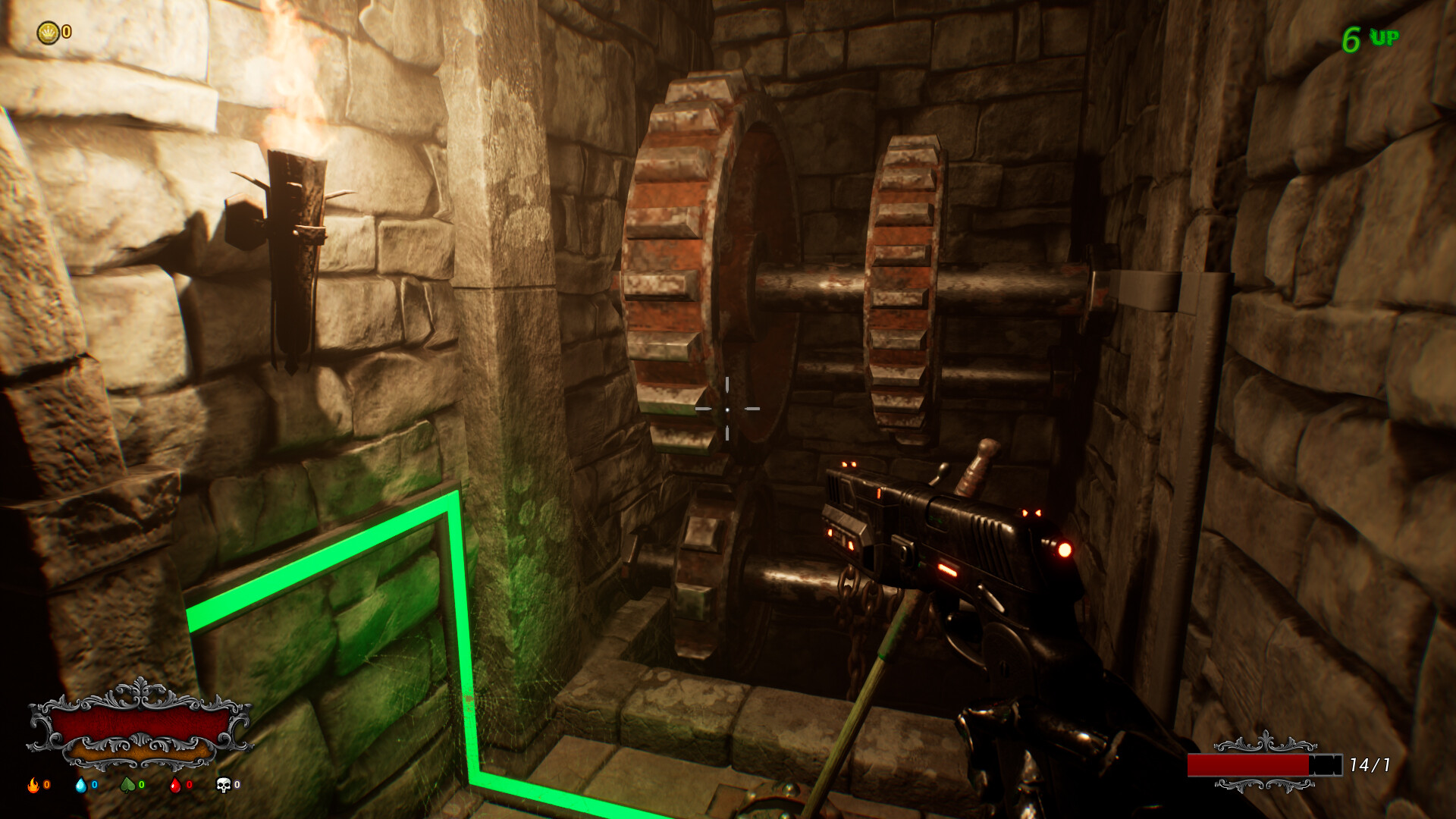Toggle the skull counter showing zero

pyautogui.click(x=236, y=786)
